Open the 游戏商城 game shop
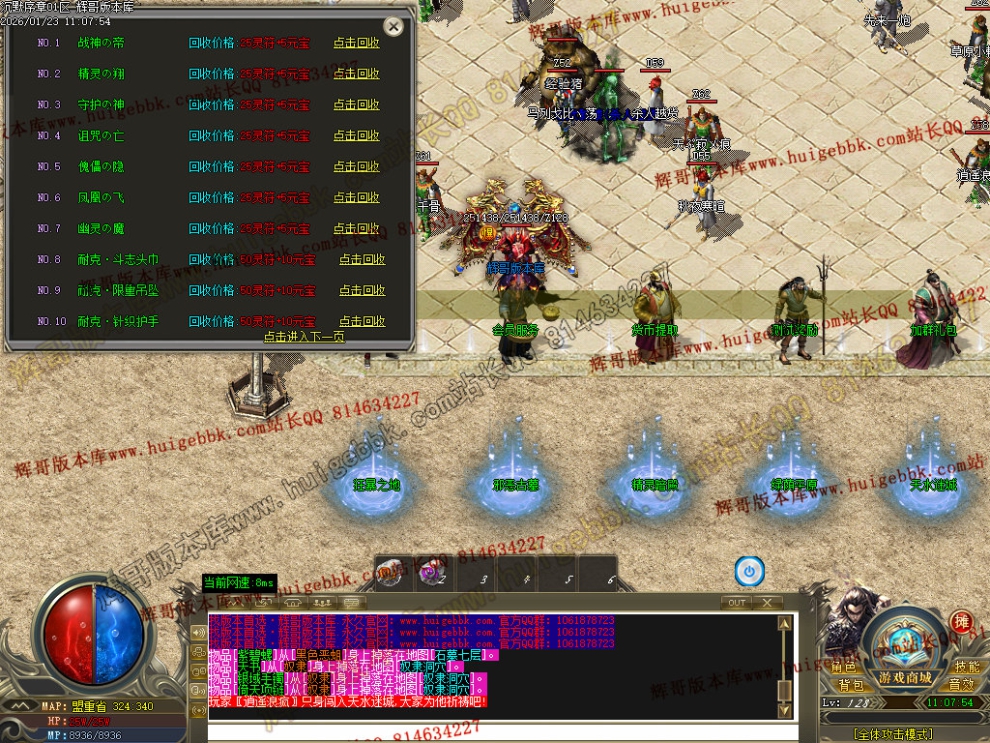The height and width of the screenshot is (743, 990). (905, 678)
